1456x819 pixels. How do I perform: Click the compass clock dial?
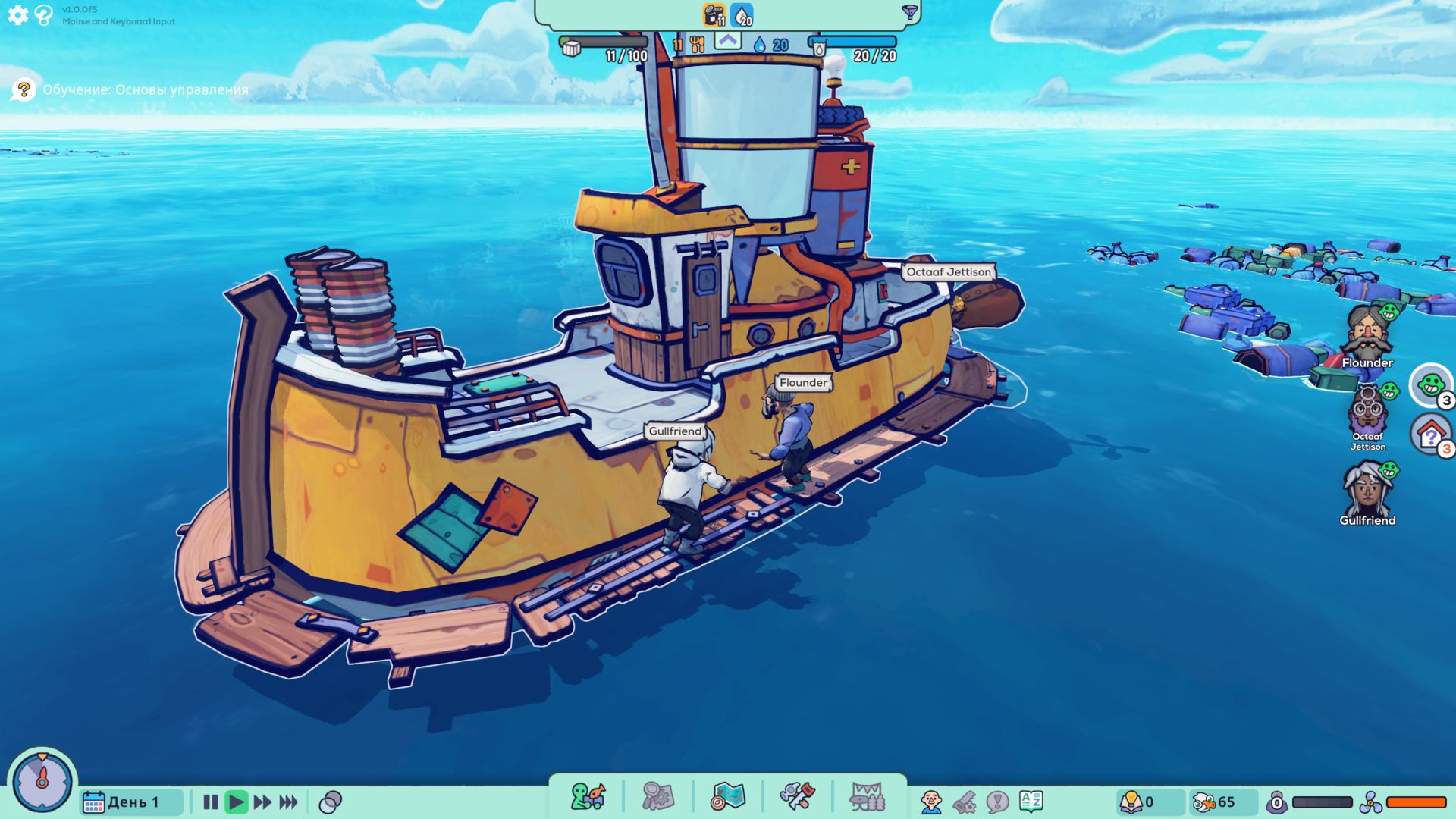coord(42,781)
